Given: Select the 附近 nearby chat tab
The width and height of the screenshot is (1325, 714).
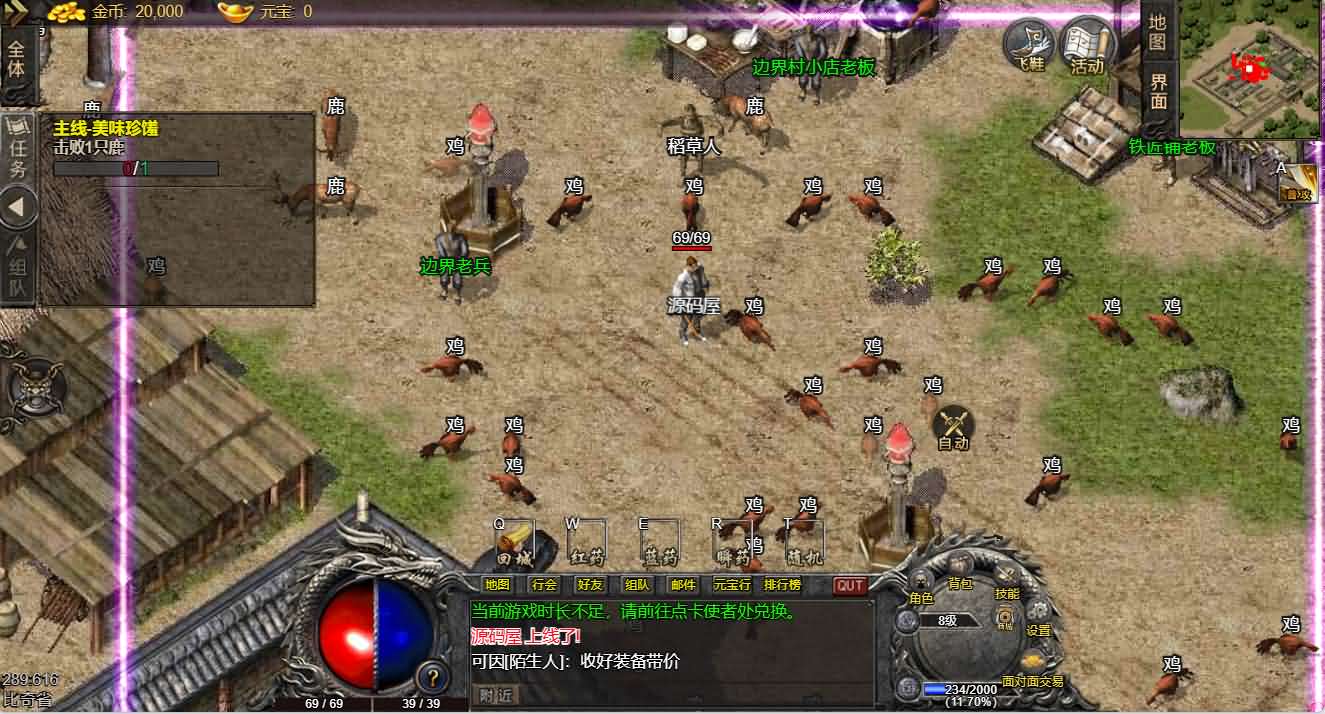Looking at the screenshot, I should pos(496,694).
